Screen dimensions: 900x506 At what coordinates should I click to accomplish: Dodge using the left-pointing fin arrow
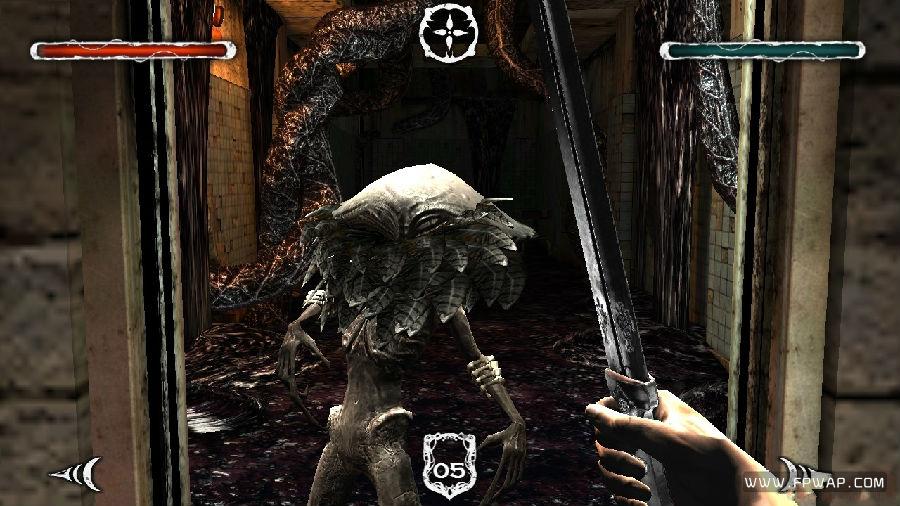point(78,472)
